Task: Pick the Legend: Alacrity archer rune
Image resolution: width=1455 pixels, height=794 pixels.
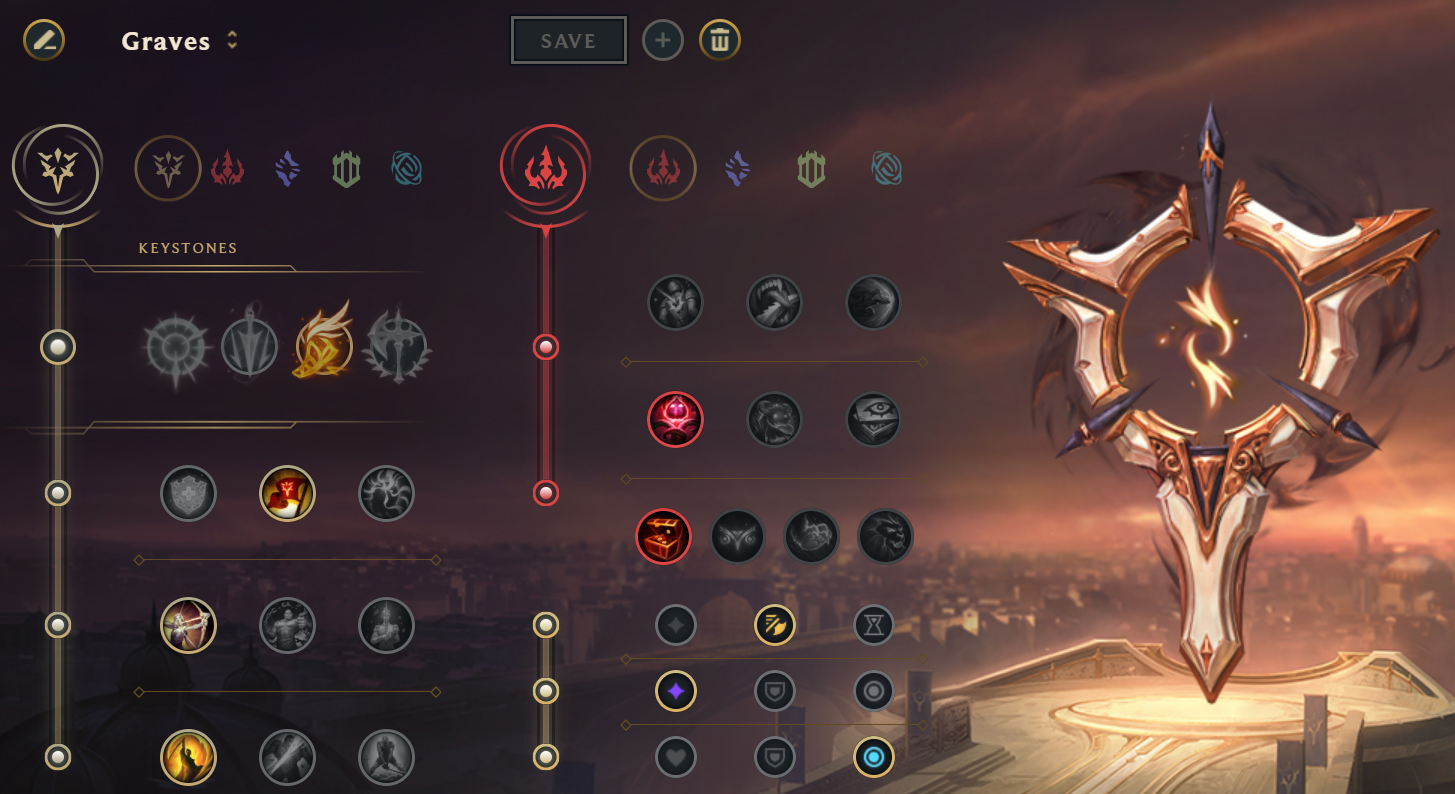Action: point(188,625)
